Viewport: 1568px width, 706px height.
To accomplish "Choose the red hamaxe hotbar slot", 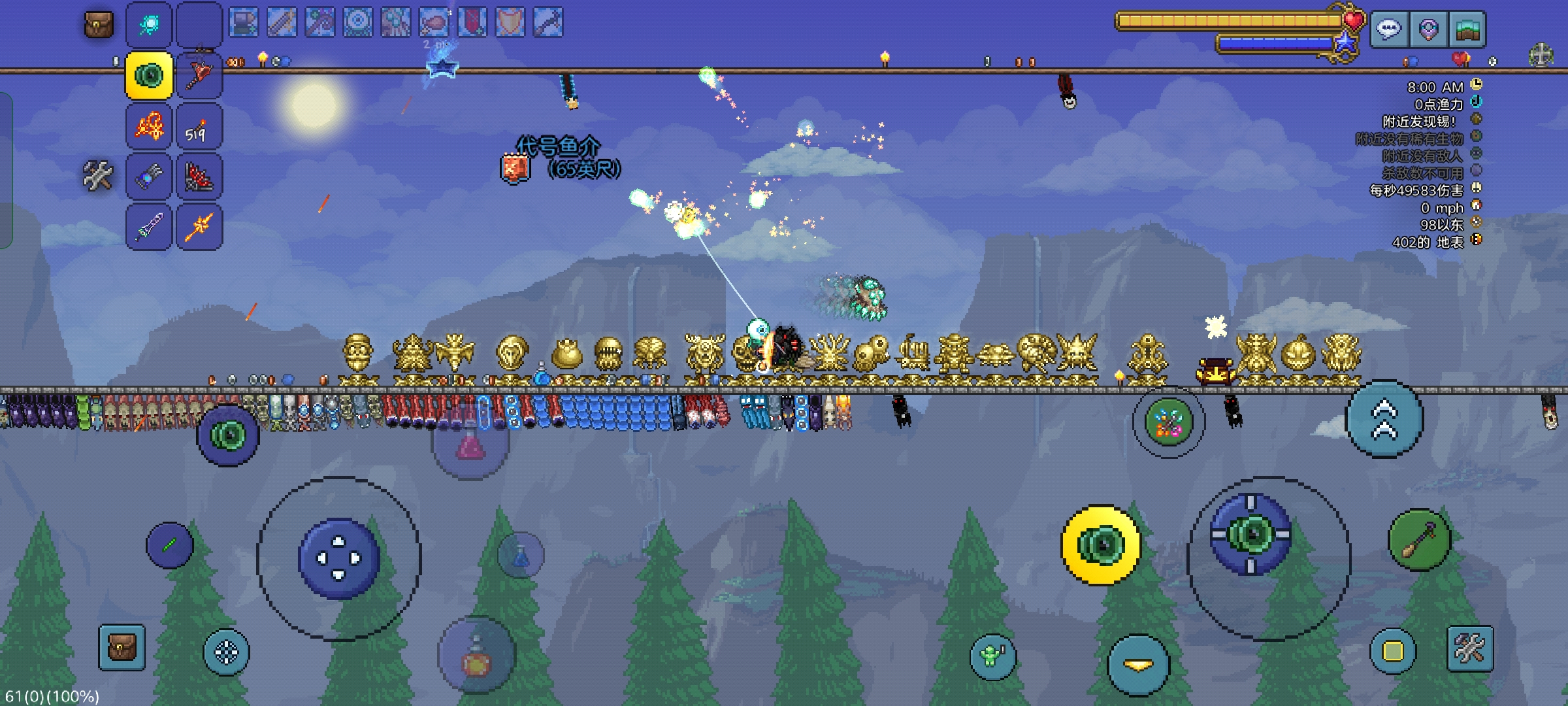I will (199, 76).
